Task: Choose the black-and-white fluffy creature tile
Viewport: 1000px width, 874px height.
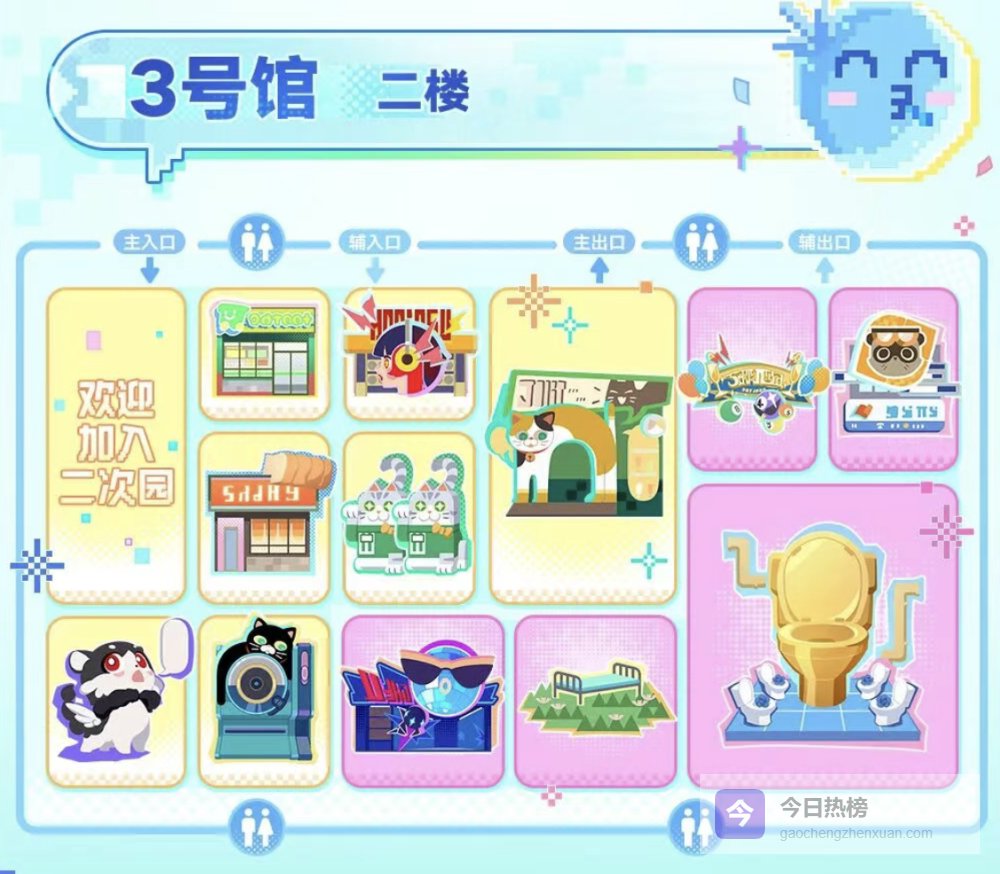Action: click(116, 701)
